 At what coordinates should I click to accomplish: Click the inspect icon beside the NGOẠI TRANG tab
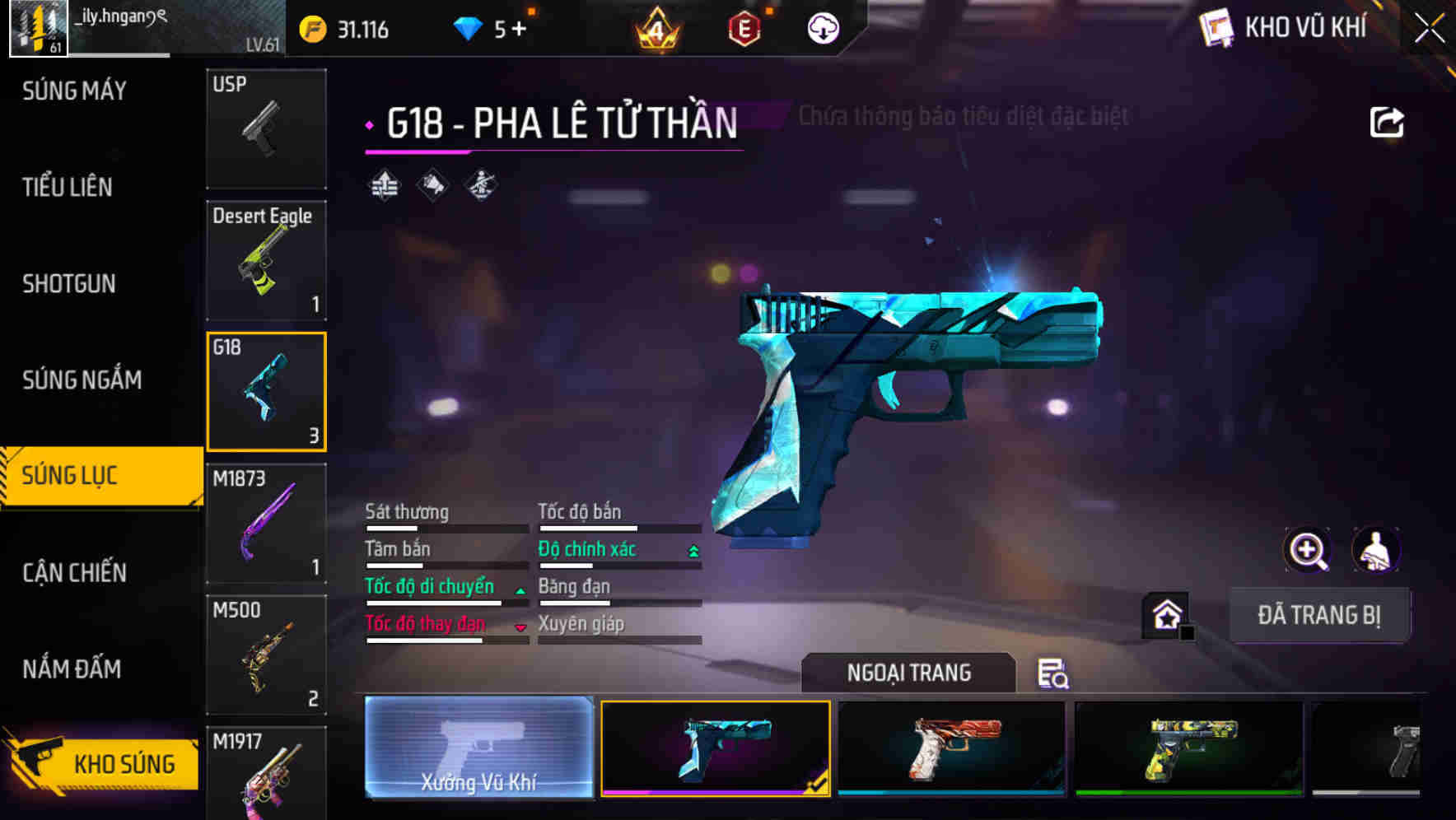(x=1056, y=674)
